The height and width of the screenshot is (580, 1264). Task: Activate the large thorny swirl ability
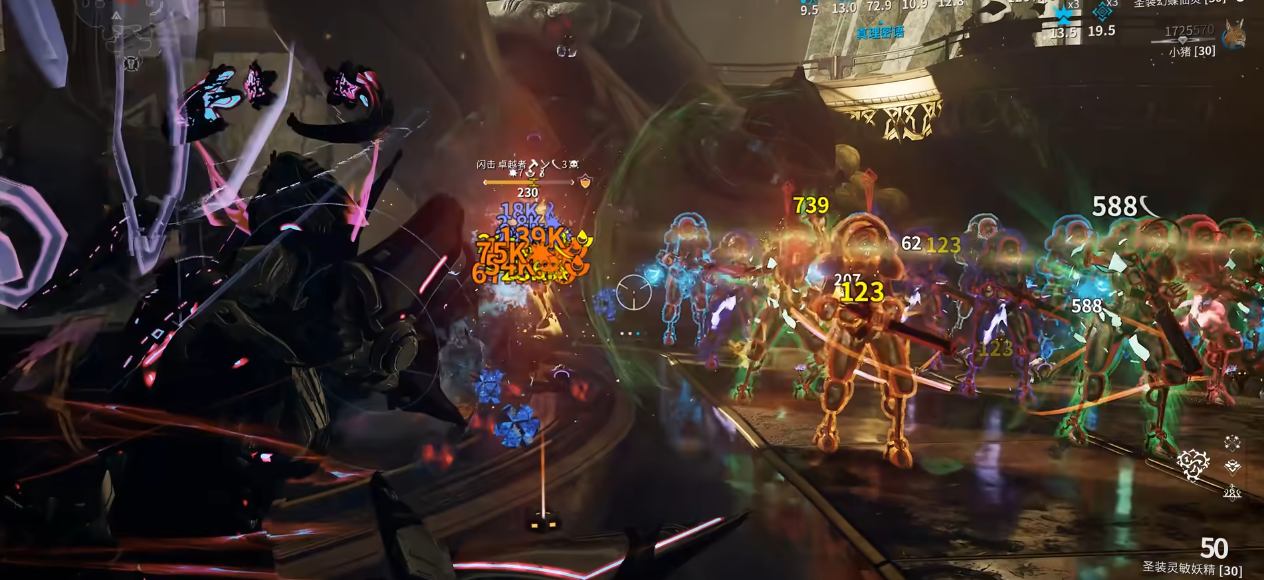[1192, 462]
